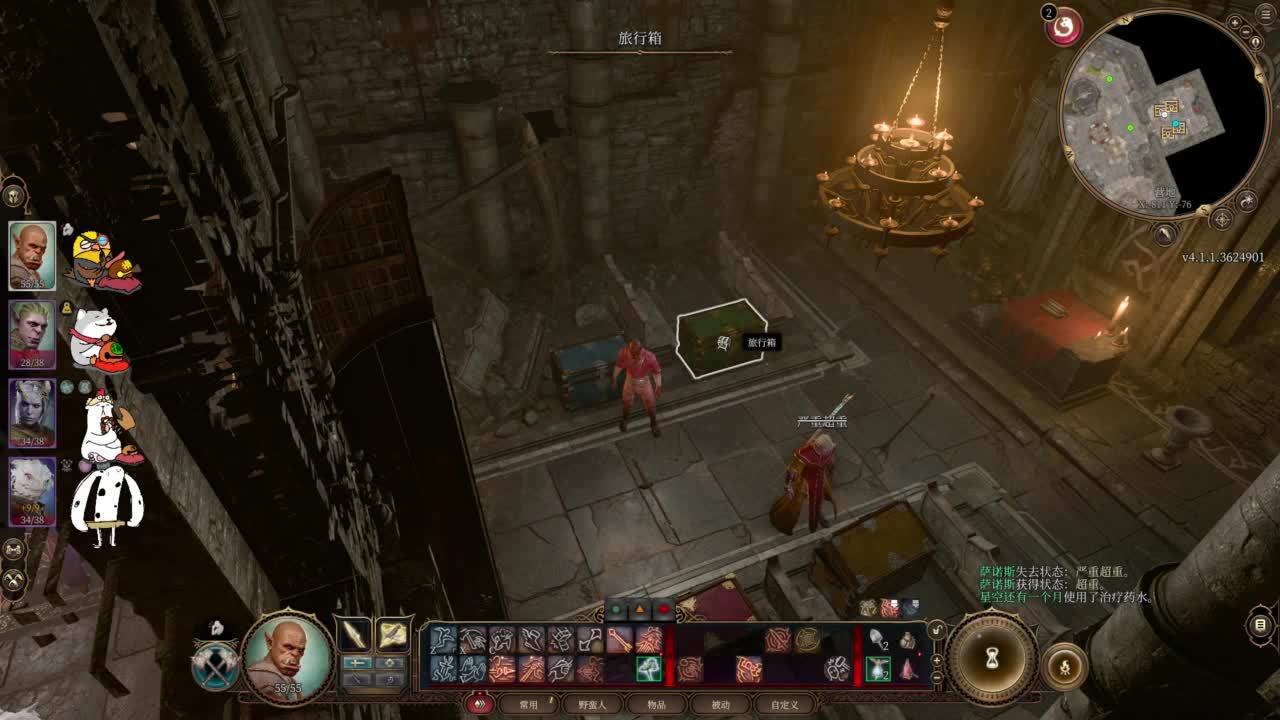
Task: Zoom out the minimap with minus button
Action: [x=1248, y=30]
